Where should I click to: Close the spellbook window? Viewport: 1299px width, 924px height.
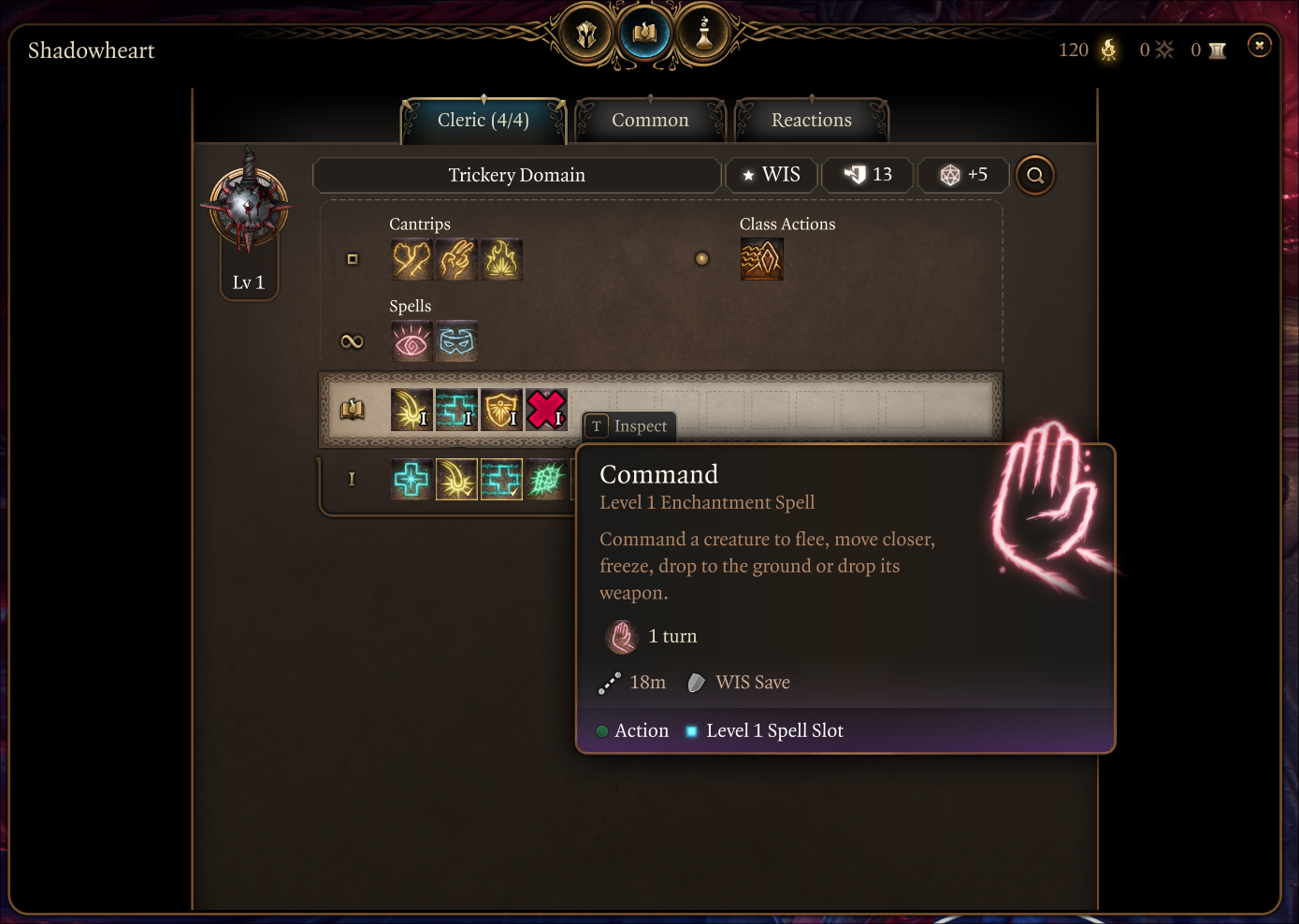click(1259, 45)
